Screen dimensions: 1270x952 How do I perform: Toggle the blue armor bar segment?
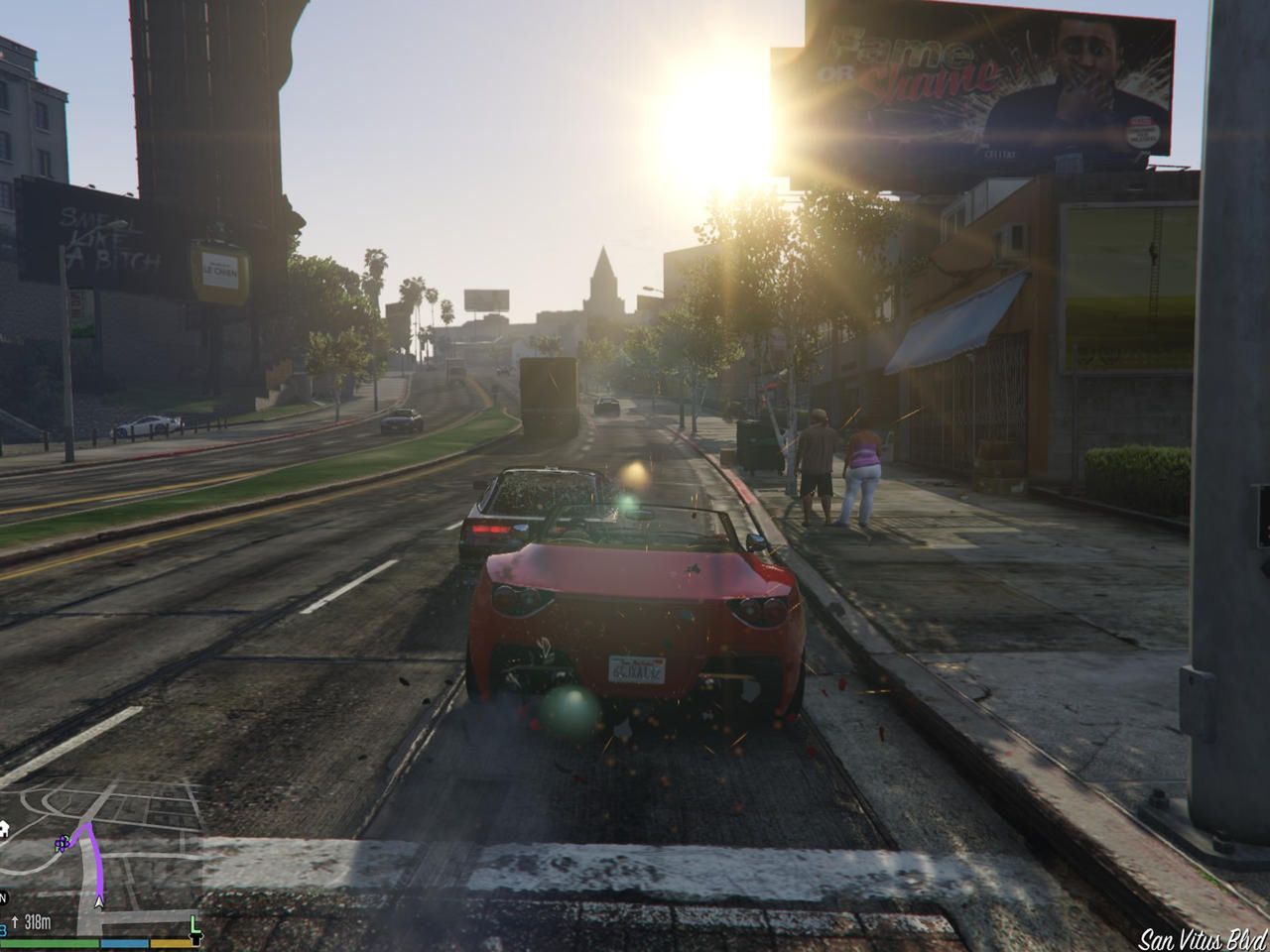[125, 943]
